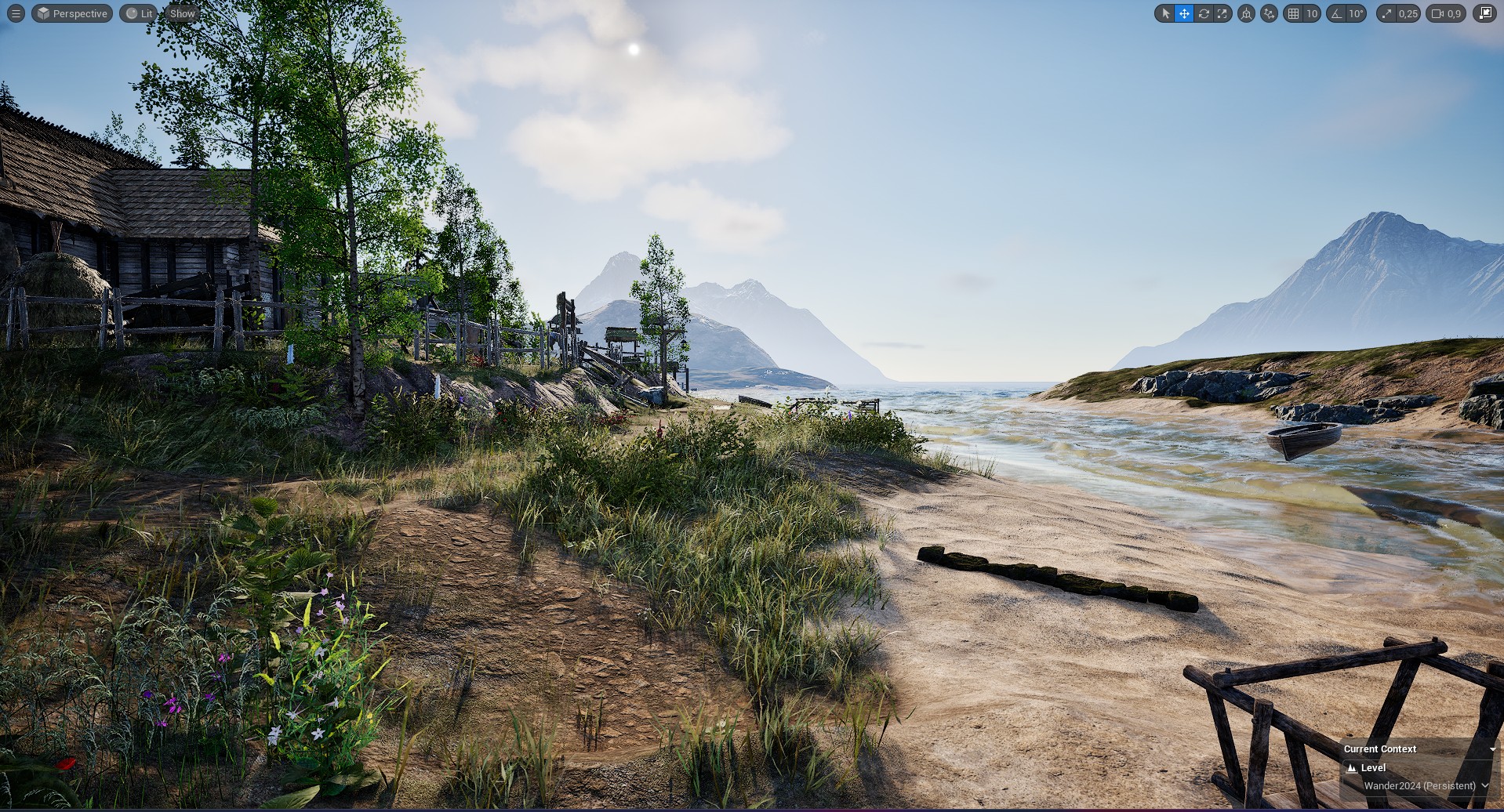Toggle rotation angle snapping icon
The width and height of the screenshot is (1504, 812).
[1336, 13]
